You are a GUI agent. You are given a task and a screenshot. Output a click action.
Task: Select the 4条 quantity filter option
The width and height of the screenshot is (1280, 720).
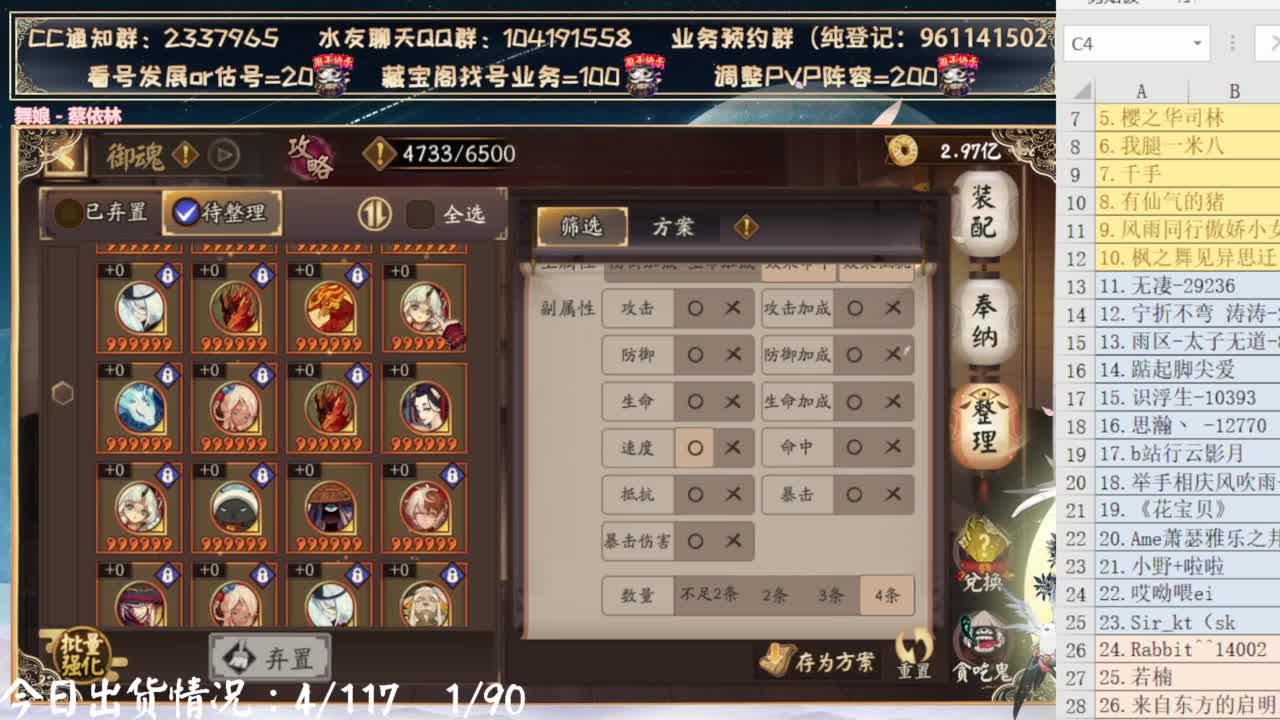pyautogui.click(x=884, y=594)
